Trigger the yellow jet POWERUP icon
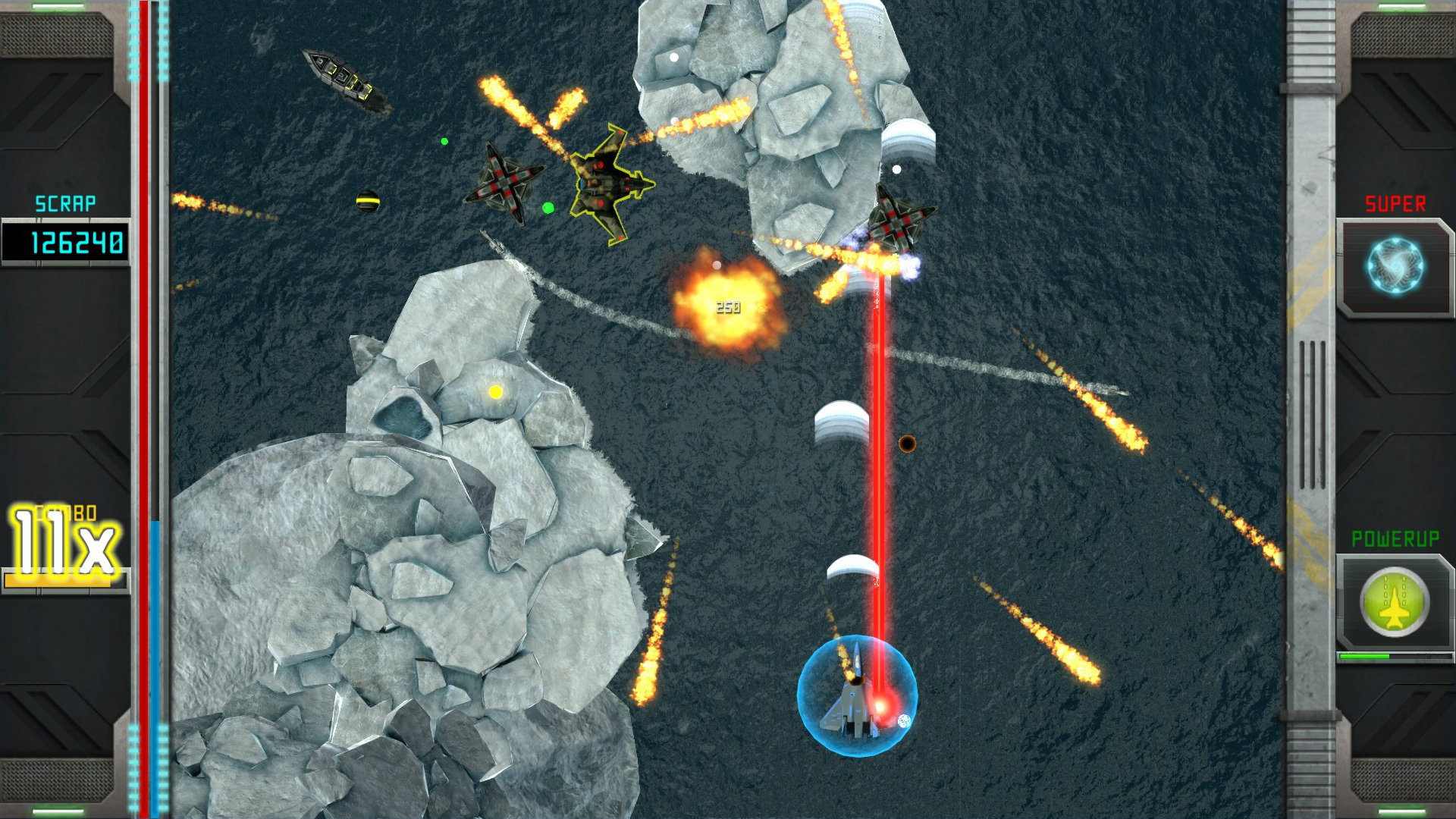Image resolution: width=1456 pixels, height=819 pixels. [1394, 603]
